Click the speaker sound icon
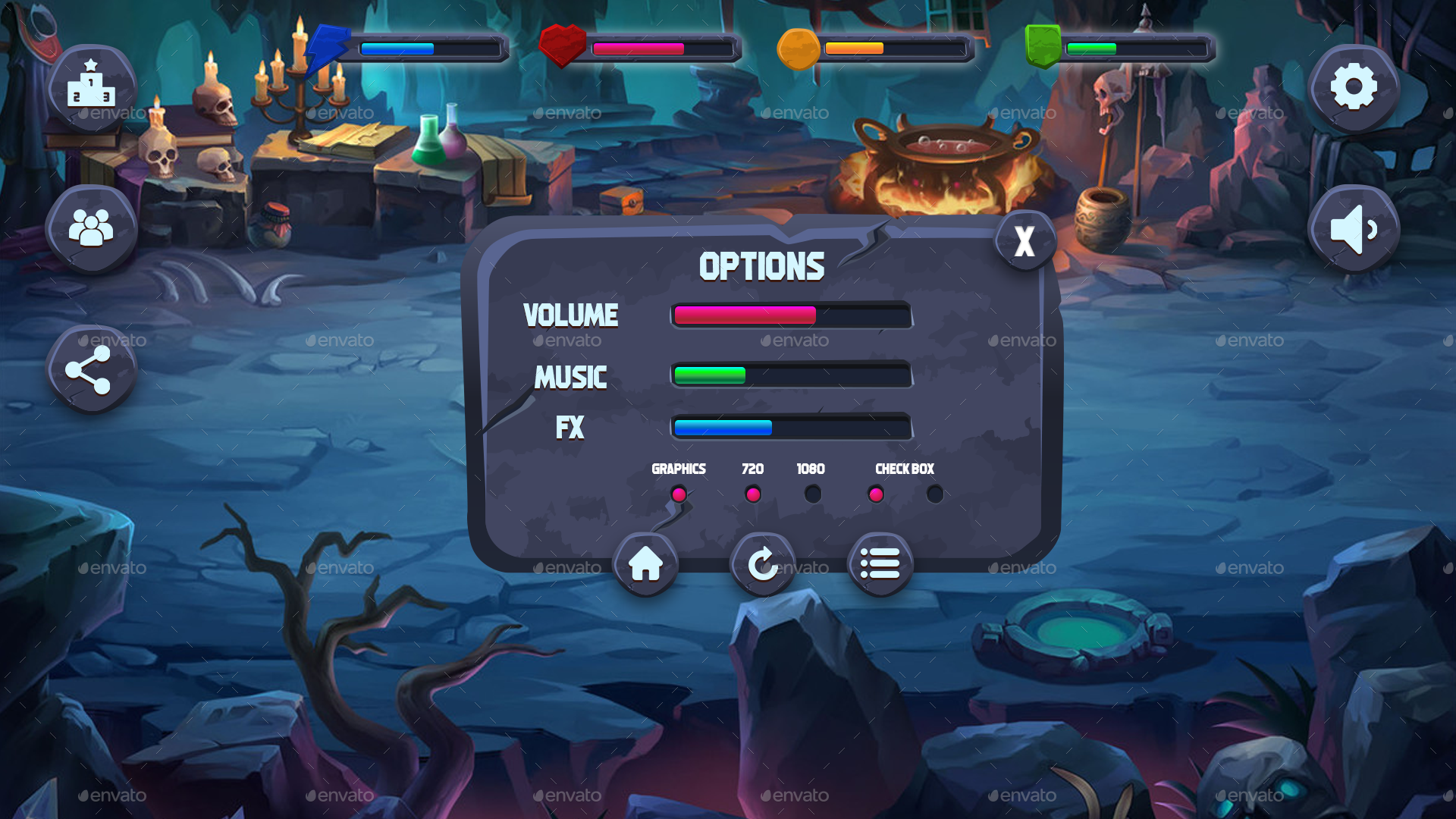The width and height of the screenshot is (1456, 819). pyautogui.click(x=1354, y=227)
